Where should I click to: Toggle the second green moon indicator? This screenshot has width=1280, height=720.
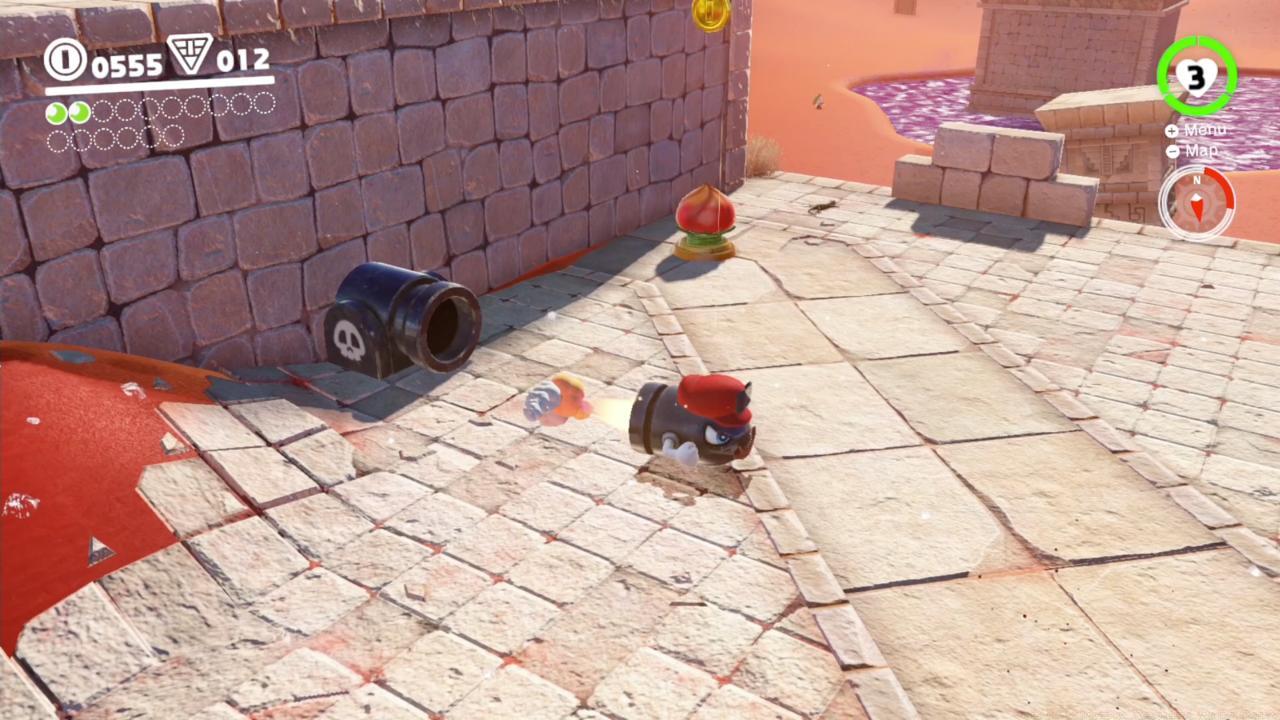pos(79,112)
